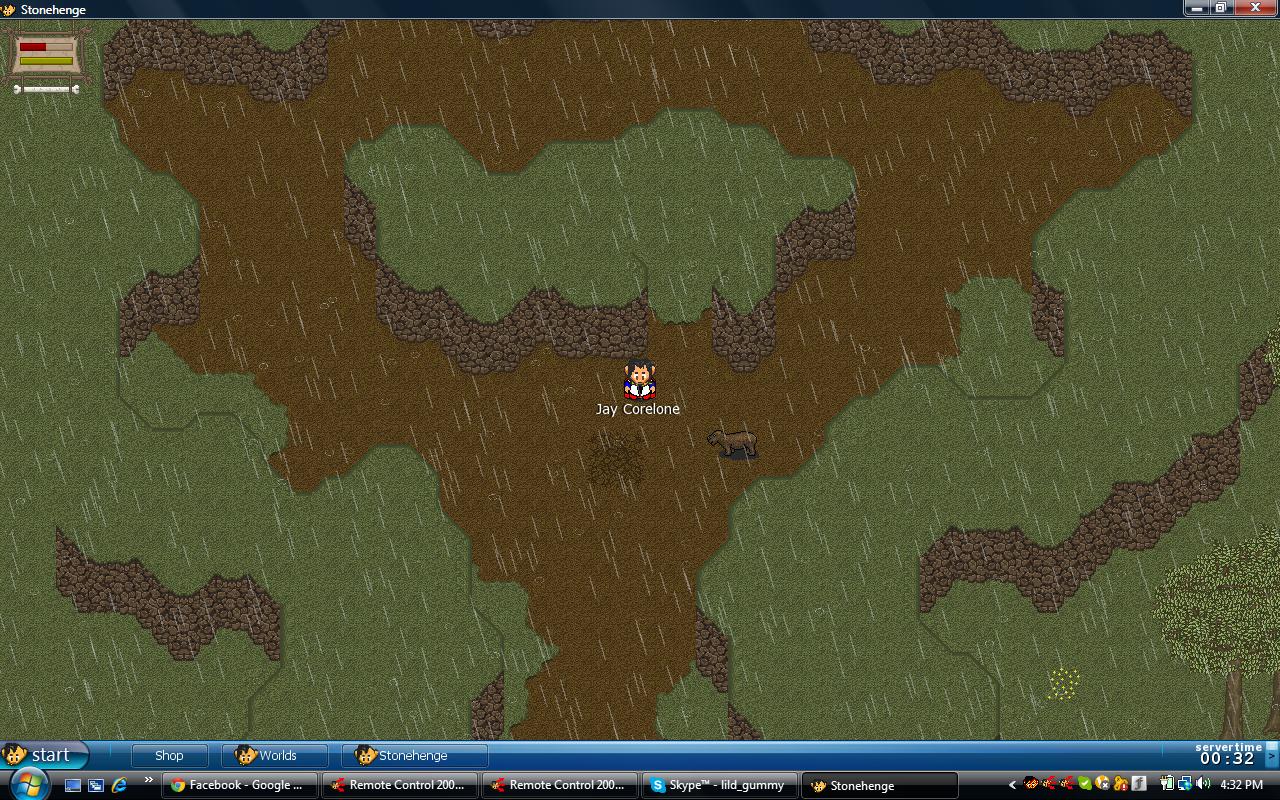Open the Worlds window
The height and width of the screenshot is (800, 1280).
tap(275, 755)
